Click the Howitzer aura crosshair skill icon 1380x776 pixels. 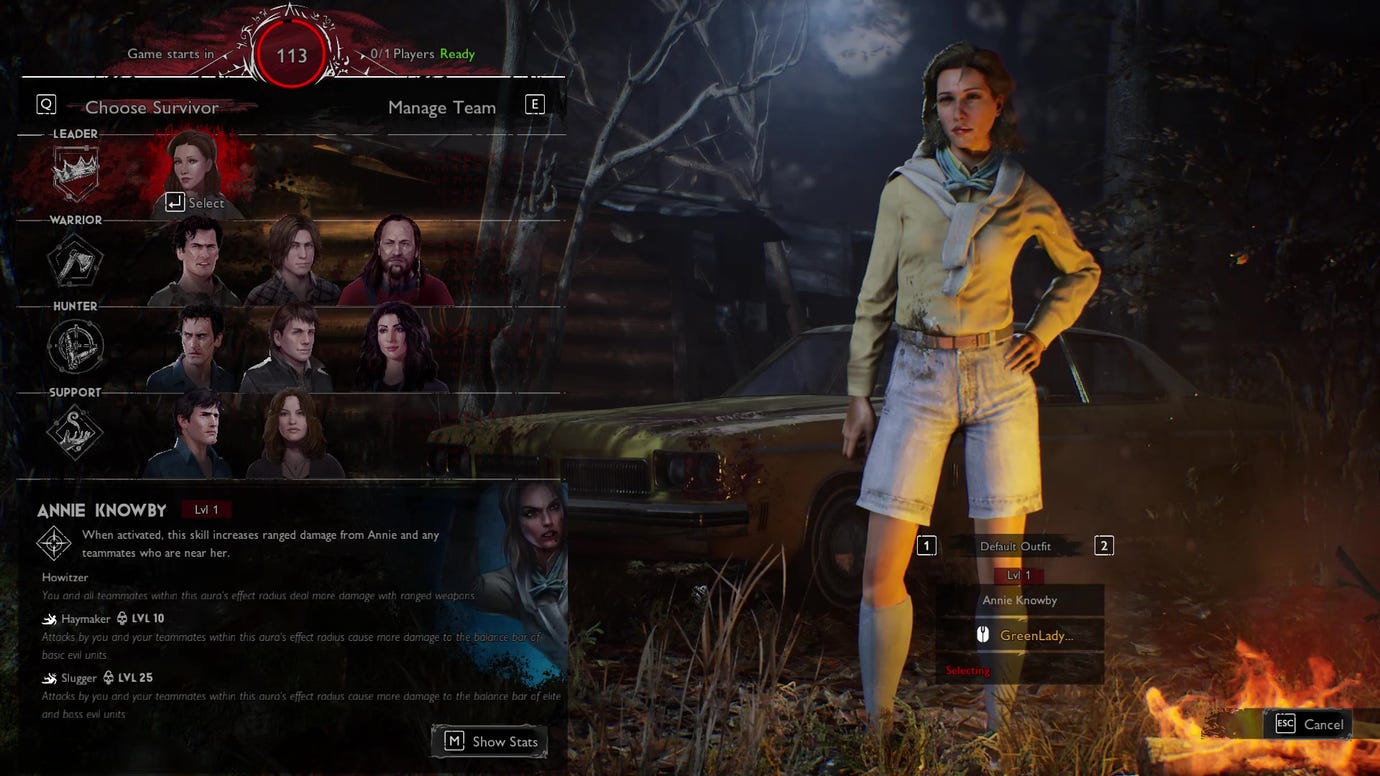[x=52, y=542]
